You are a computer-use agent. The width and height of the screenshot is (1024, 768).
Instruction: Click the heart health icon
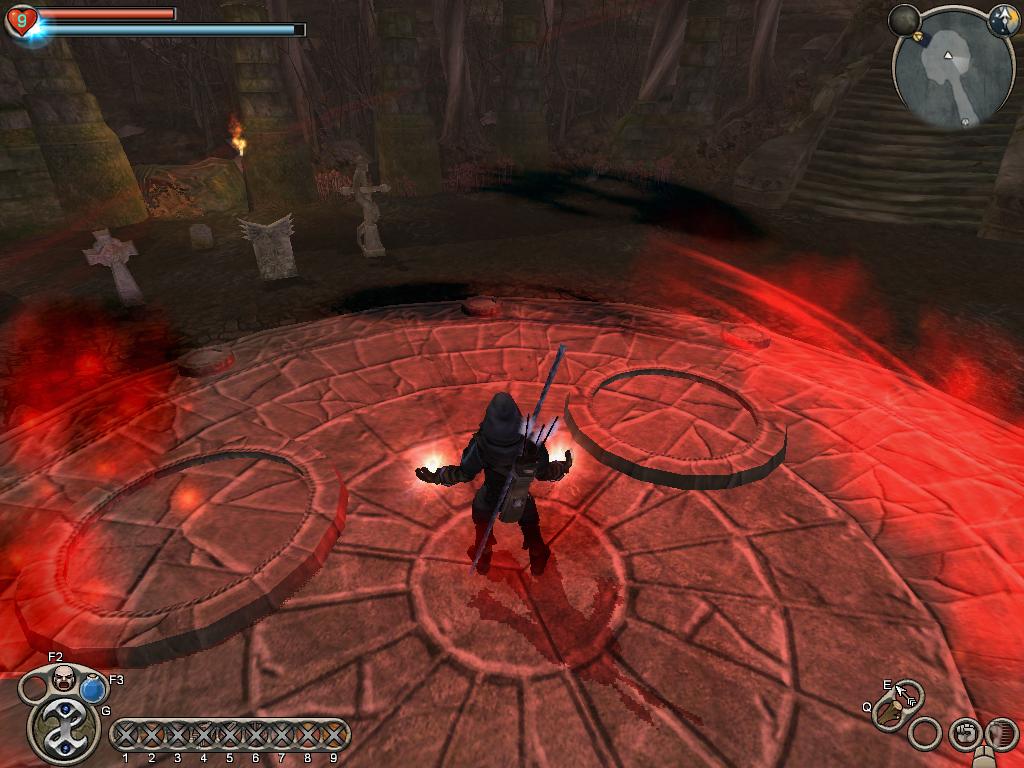click(x=21, y=21)
